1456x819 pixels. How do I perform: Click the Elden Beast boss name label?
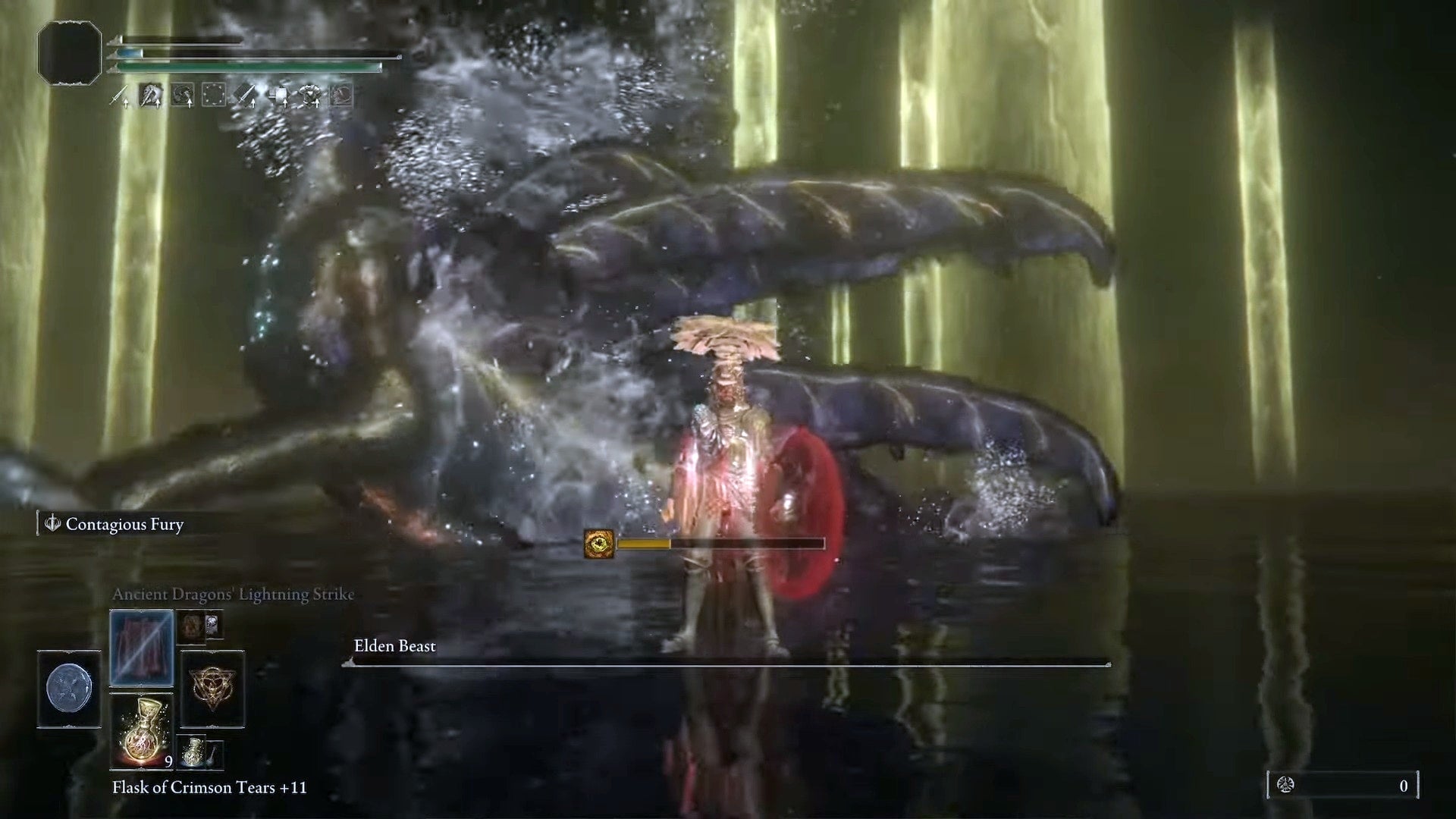click(394, 647)
